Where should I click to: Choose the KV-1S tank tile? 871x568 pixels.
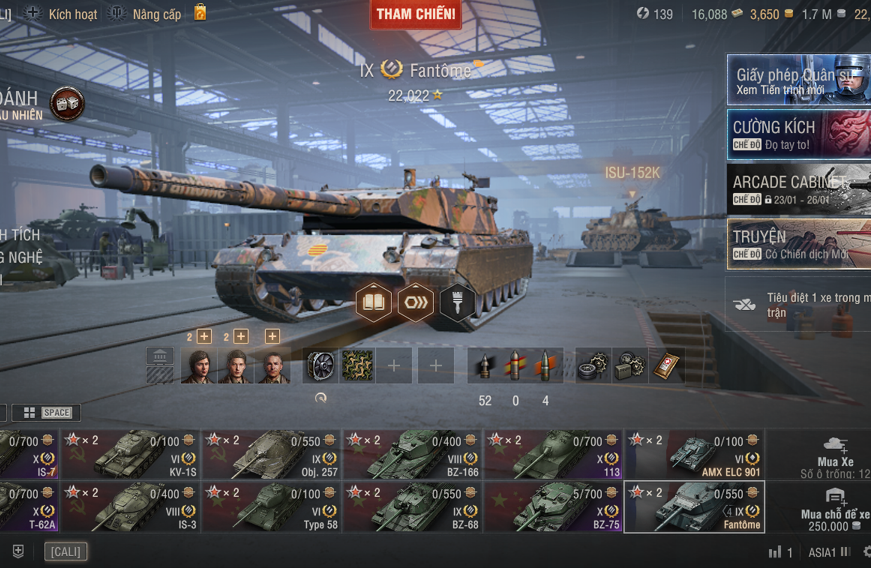(130, 454)
